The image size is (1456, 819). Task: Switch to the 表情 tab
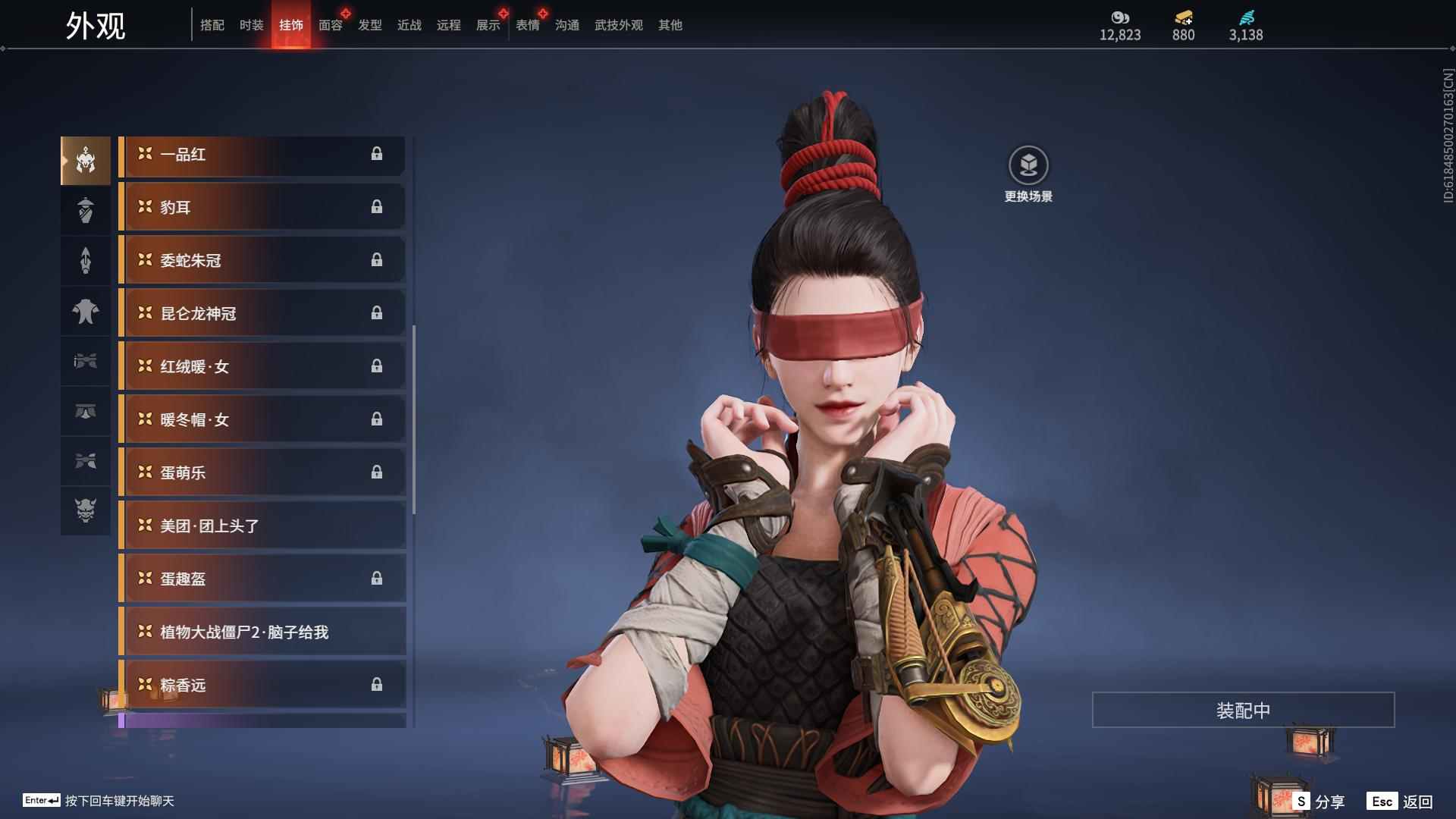(527, 25)
